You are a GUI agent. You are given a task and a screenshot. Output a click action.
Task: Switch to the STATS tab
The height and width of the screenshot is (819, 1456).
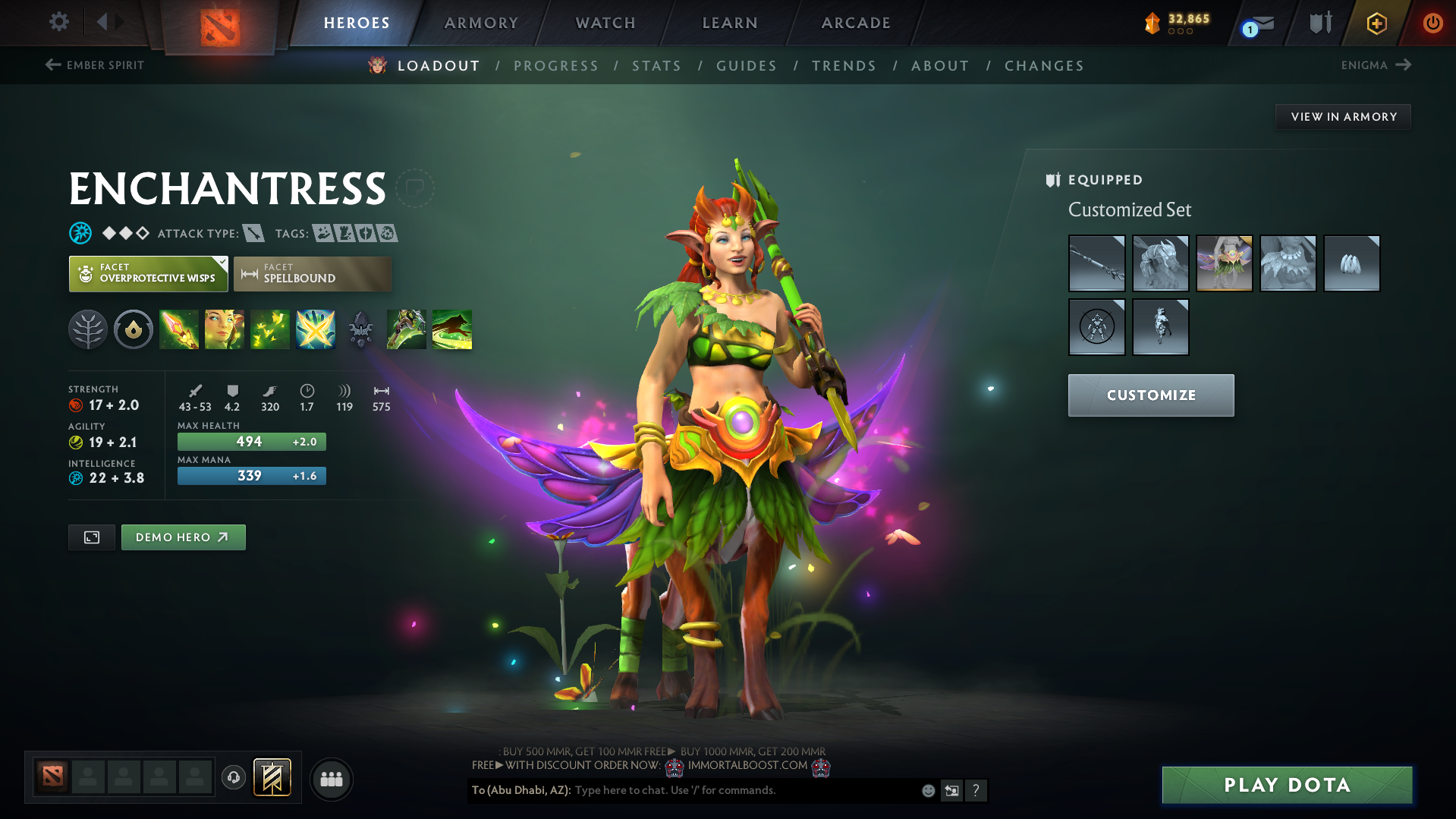coord(656,66)
